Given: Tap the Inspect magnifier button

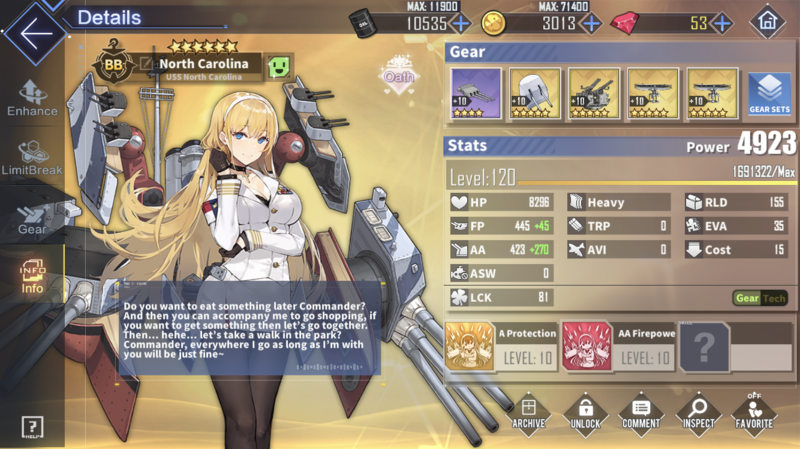Looking at the screenshot, I should point(698,412).
